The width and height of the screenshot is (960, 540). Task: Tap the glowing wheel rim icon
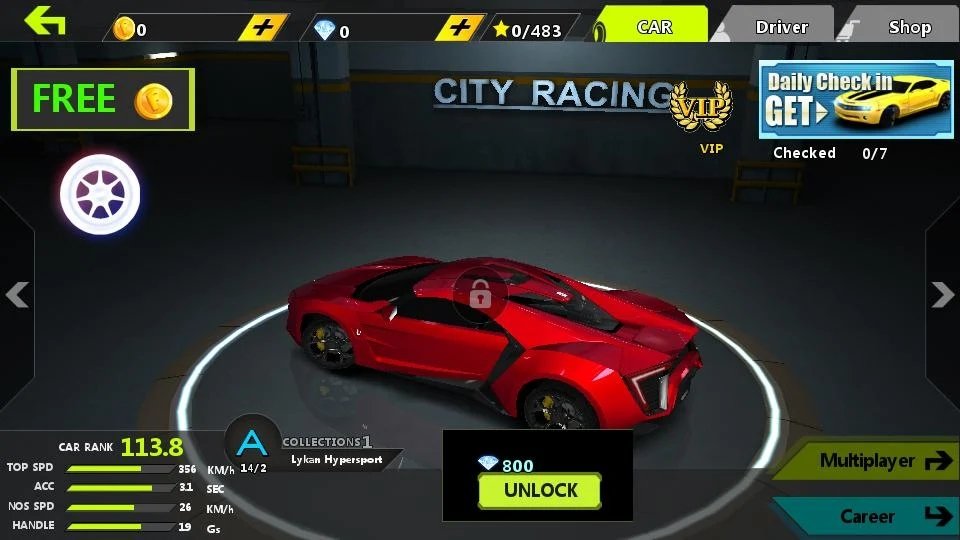[x=100, y=193]
